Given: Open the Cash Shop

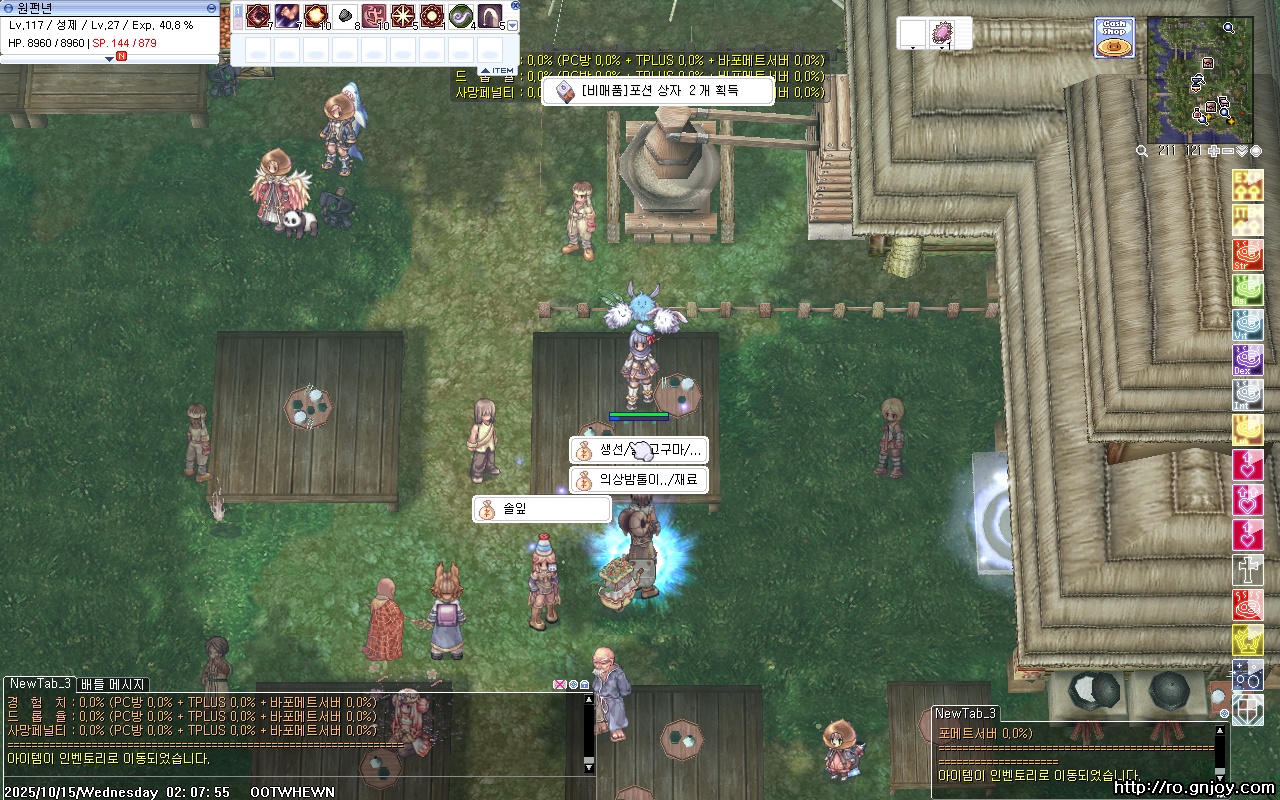Looking at the screenshot, I should [1113, 37].
